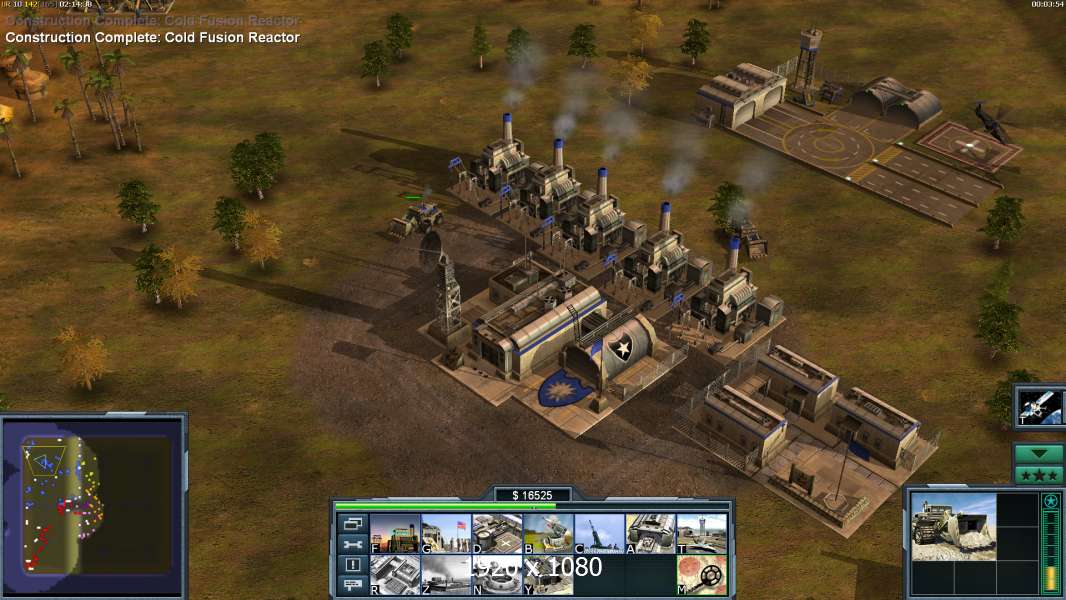This screenshot has height=600, width=1066.
Task: Select the build icon marked Y
Action: click(x=548, y=575)
